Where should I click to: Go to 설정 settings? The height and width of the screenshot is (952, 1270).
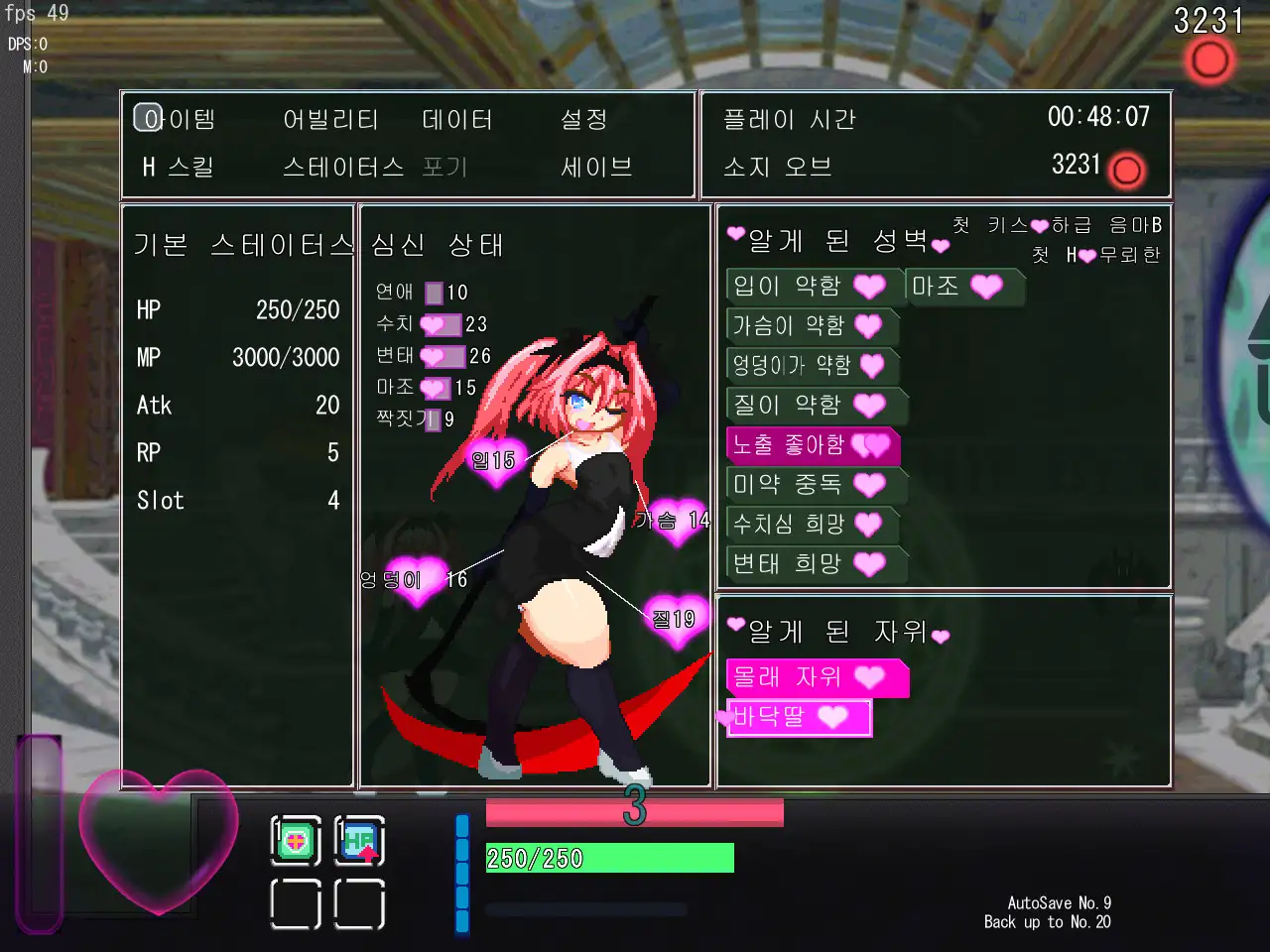pyautogui.click(x=583, y=120)
